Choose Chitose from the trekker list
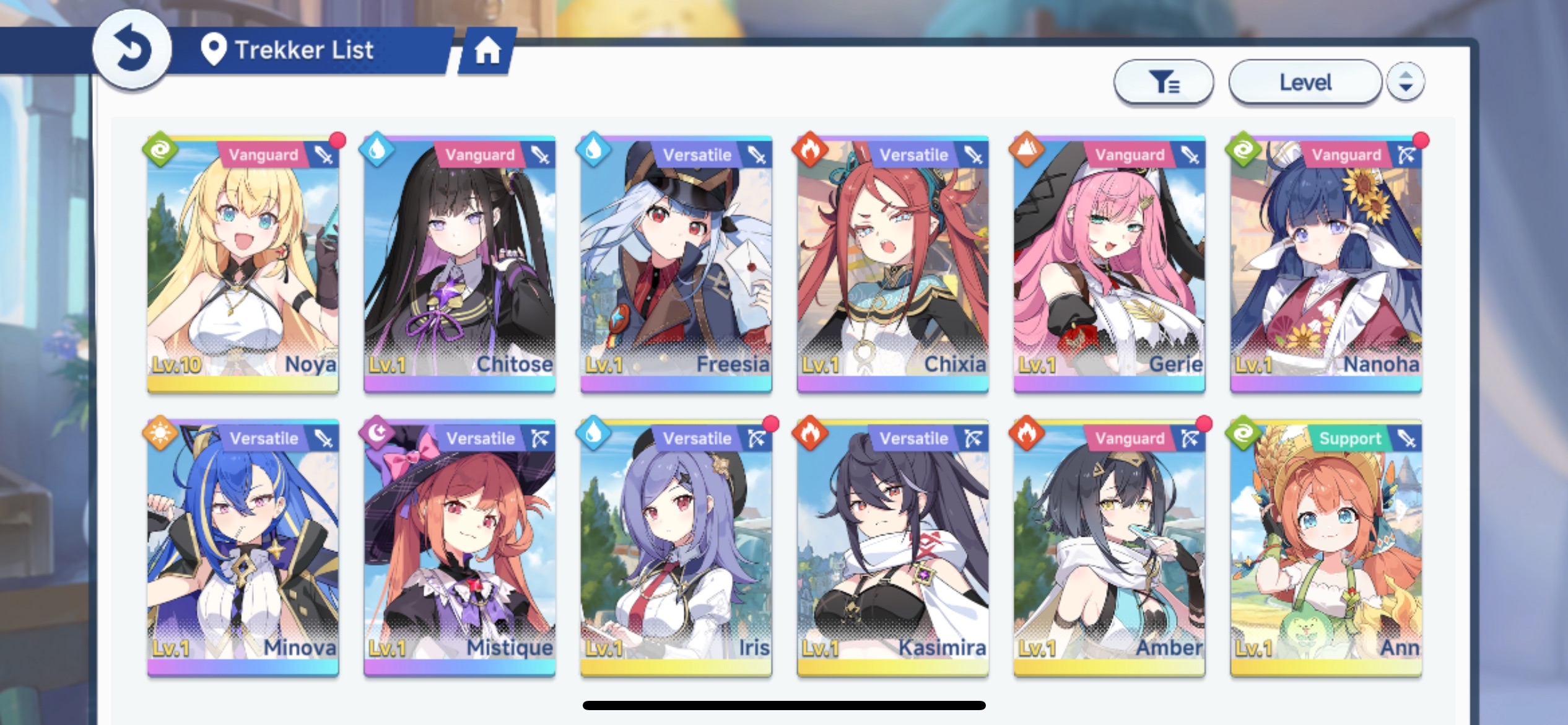This screenshot has width=1568, height=725. click(x=460, y=263)
